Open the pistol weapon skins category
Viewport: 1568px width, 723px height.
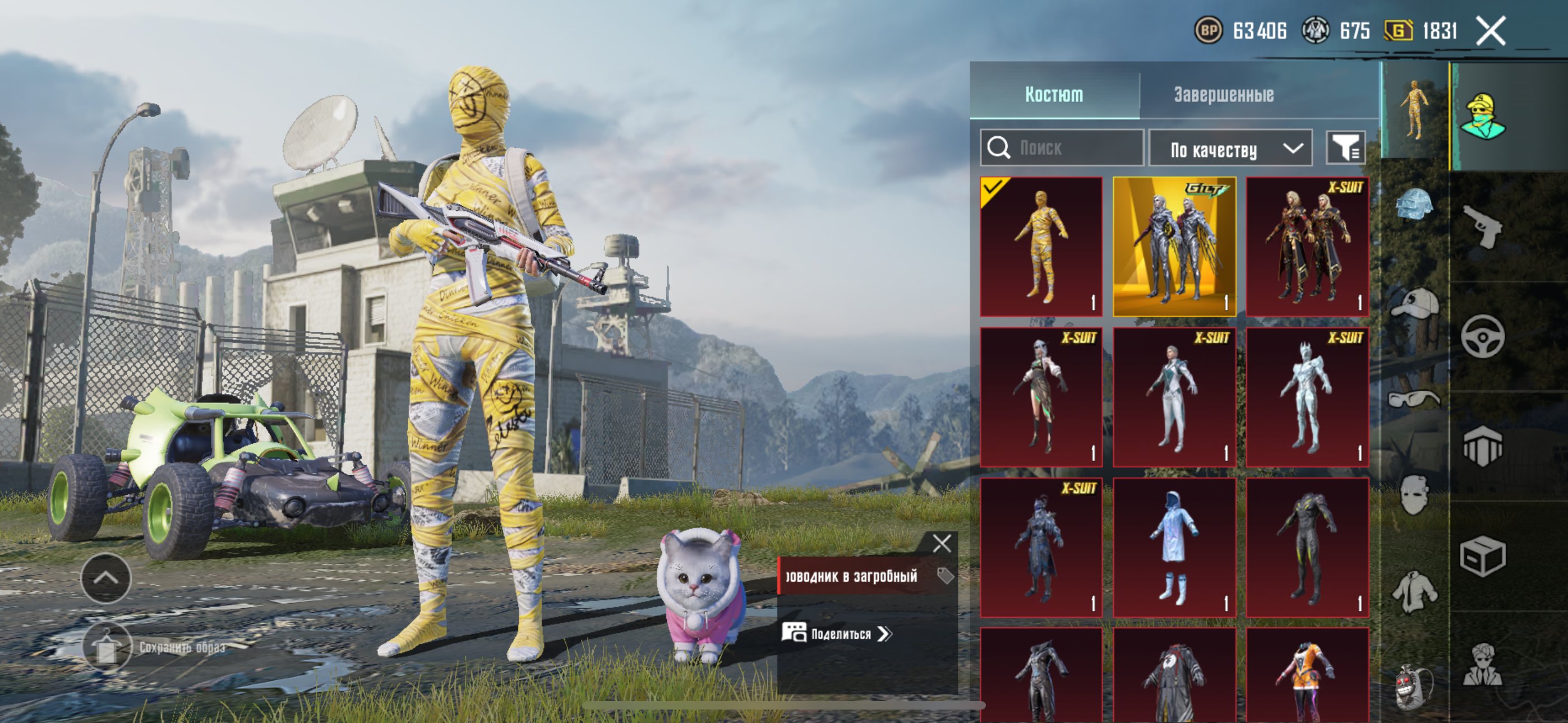click(x=1483, y=226)
